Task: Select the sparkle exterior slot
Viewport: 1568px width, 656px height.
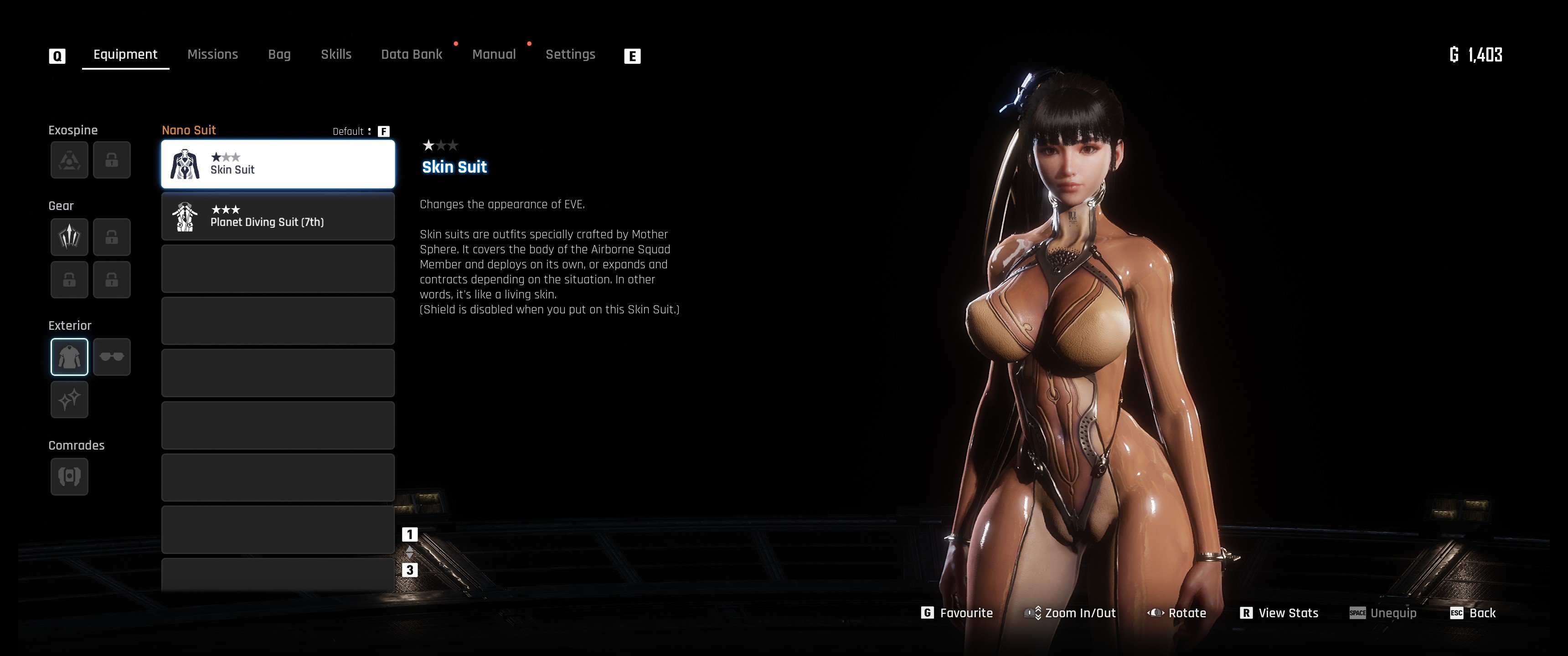Action: coord(69,400)
